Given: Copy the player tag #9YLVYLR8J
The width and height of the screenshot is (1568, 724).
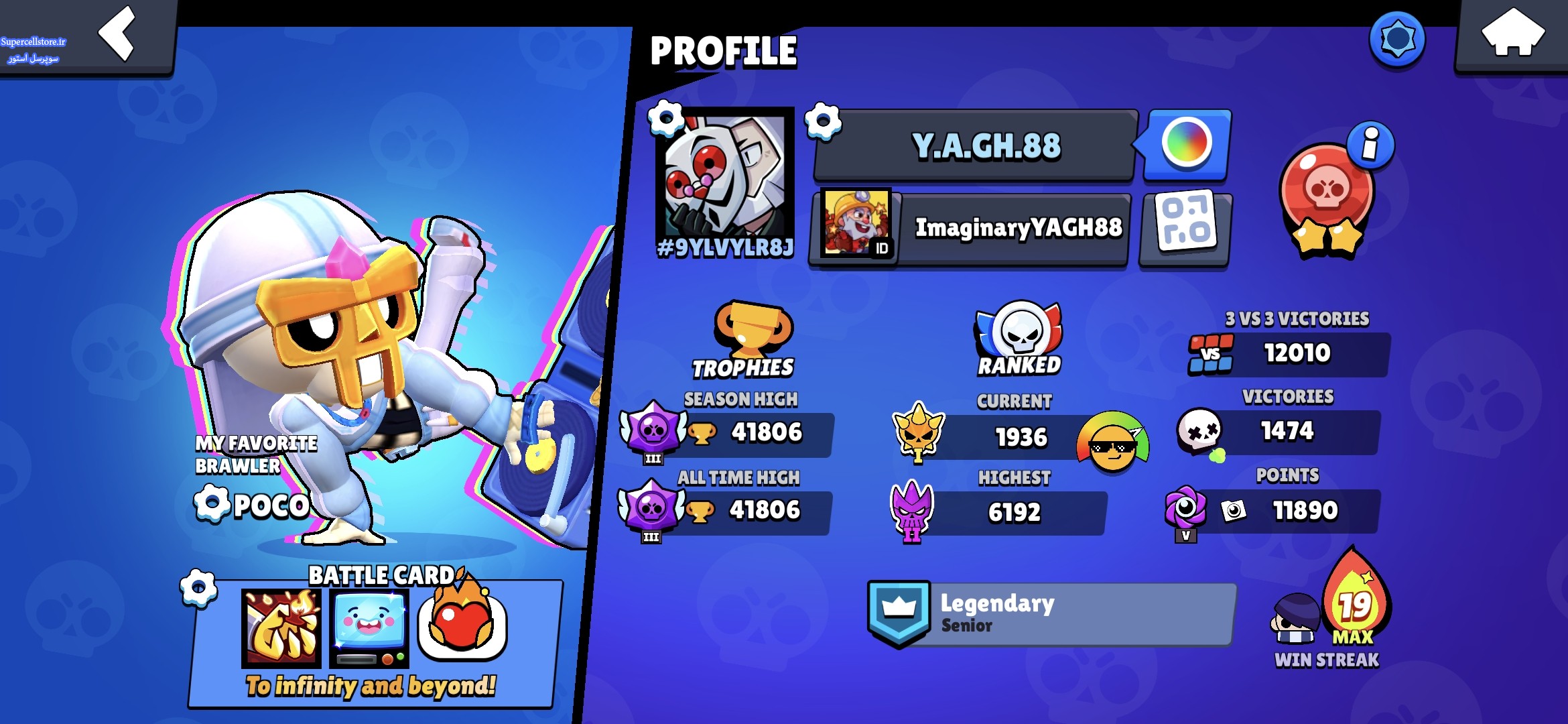Looking at the screenshot, I should pos(725,248).
